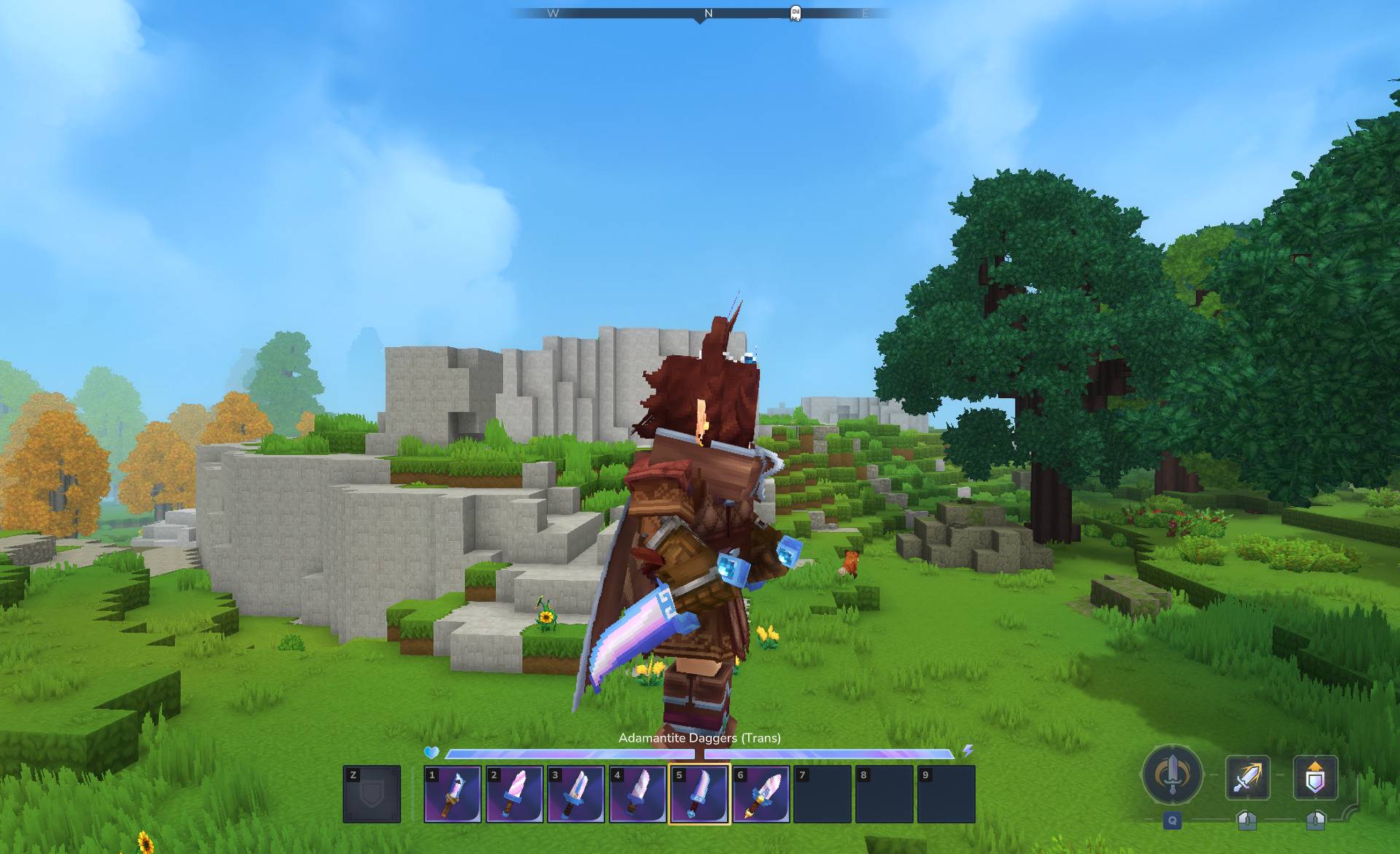
Task: Select the dagger in hotbar slot 1
Action: click(452, 794)
